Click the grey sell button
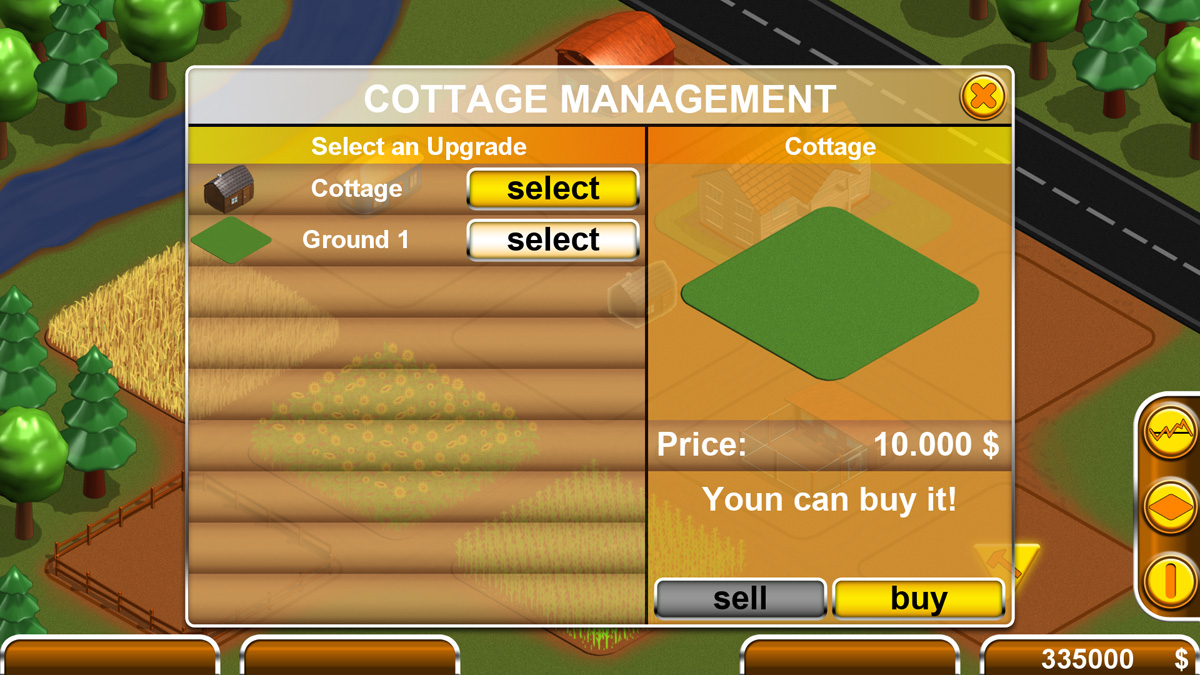 click(x=740, y=599)
